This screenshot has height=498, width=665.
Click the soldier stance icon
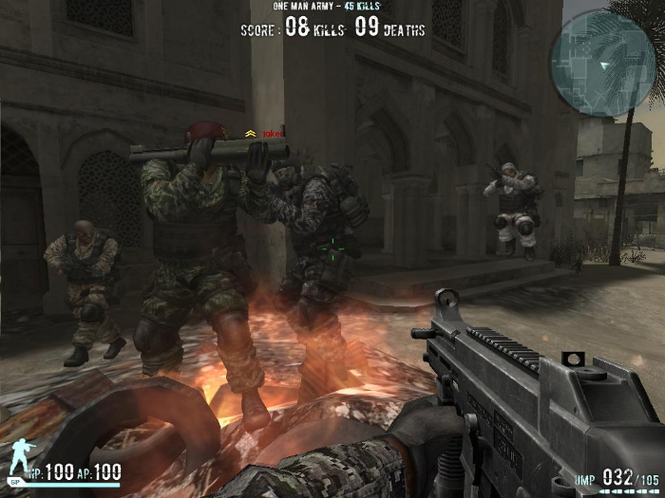click(17, 462)
